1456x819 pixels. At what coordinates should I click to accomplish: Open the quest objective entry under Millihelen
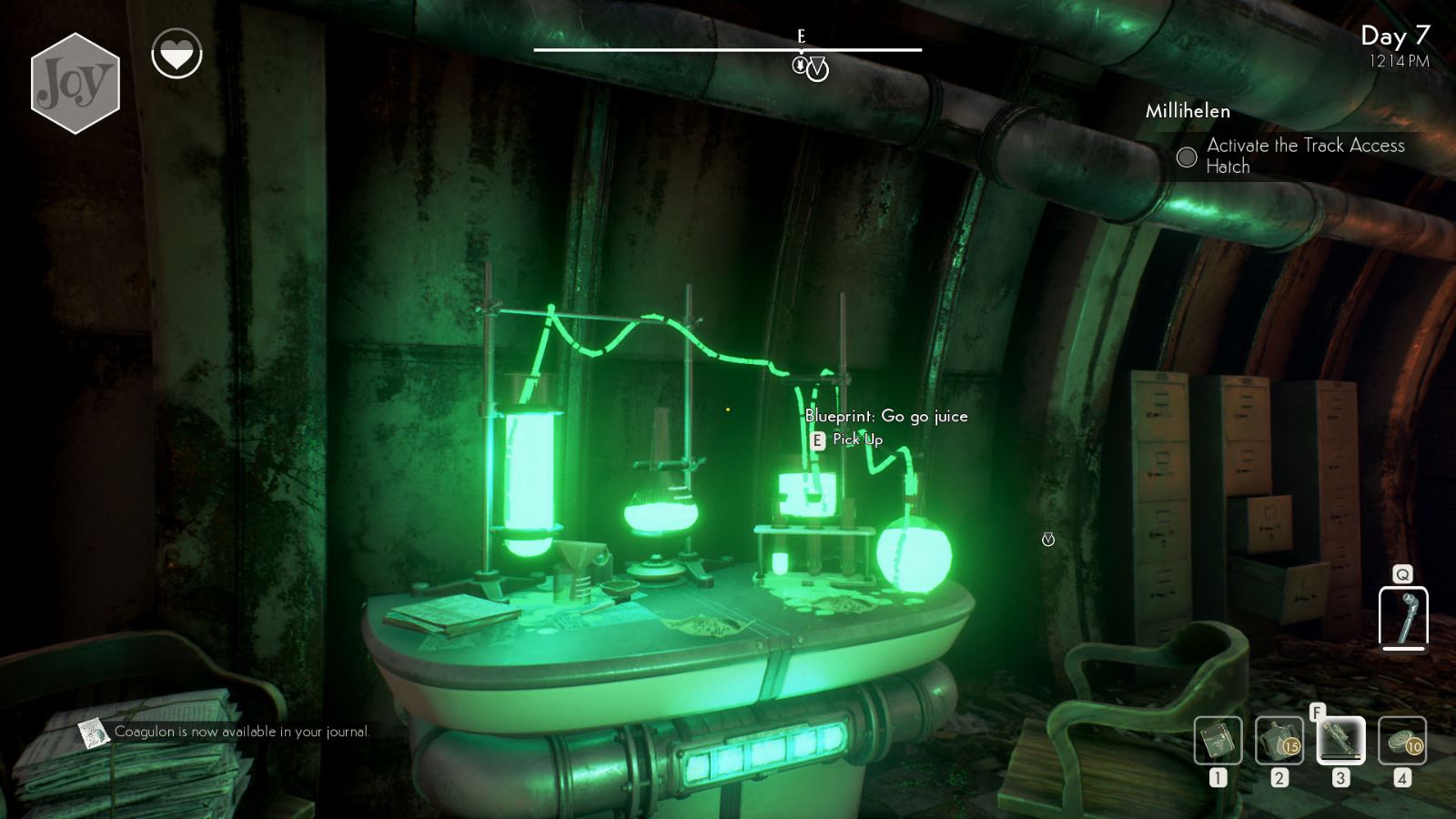click(1306, 156)
